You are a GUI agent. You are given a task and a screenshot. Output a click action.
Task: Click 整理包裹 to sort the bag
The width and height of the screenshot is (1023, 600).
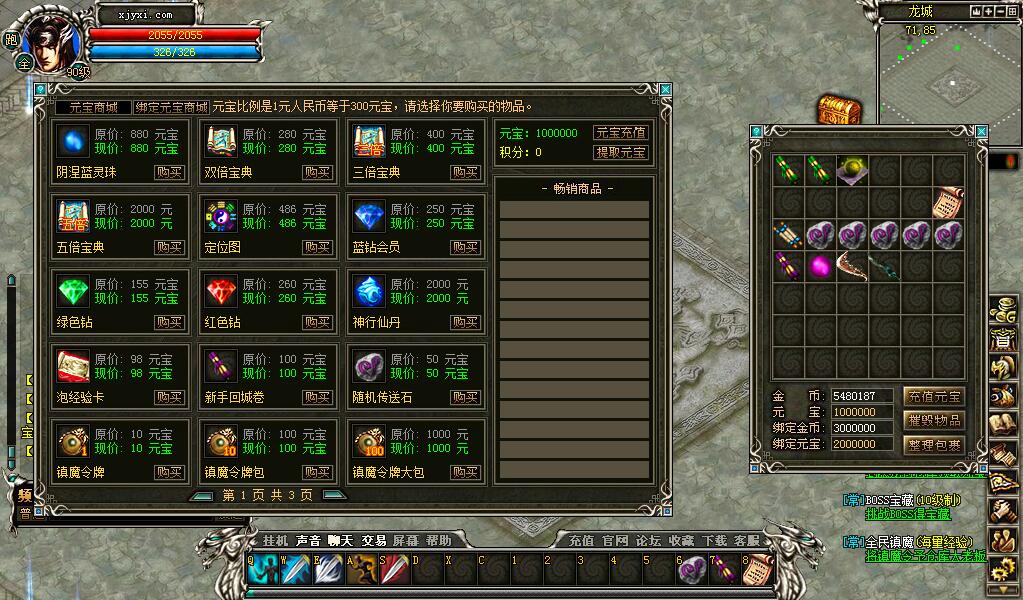(x=933, y=445)
